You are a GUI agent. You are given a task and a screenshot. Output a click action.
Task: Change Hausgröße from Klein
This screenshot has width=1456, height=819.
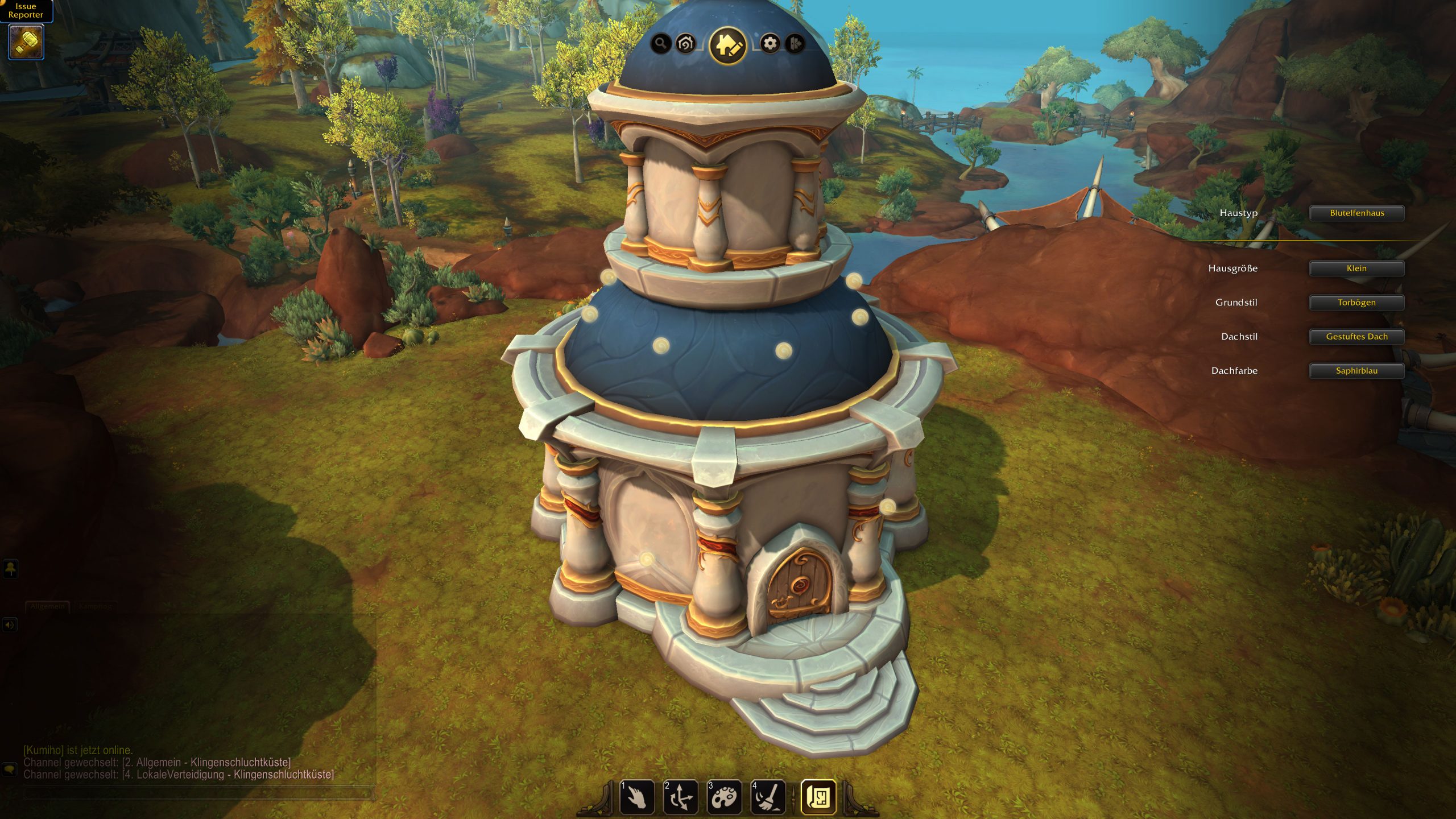tap(1356, 268)
